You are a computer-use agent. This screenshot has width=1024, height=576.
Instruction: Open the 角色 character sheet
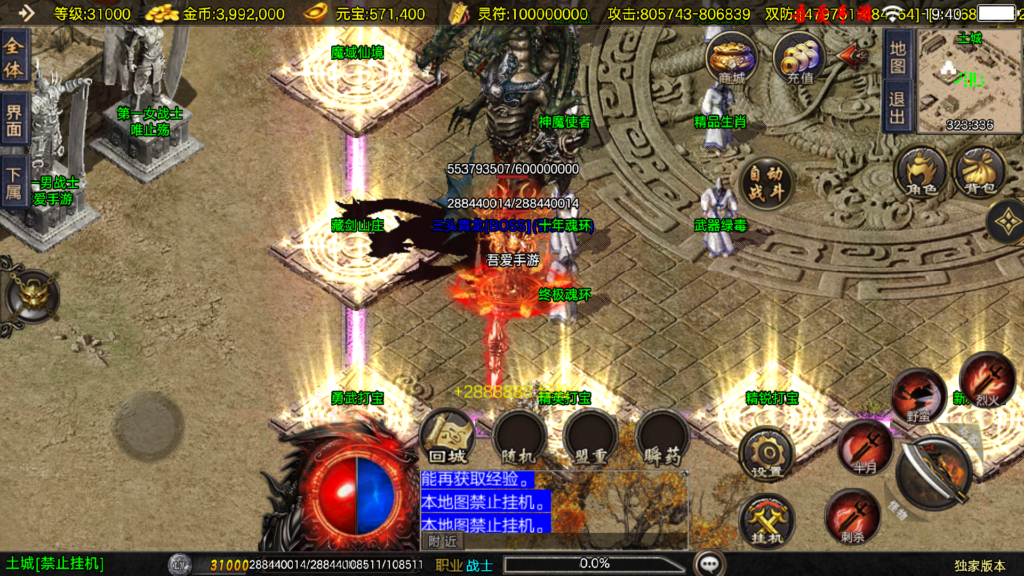pos(921,171)
